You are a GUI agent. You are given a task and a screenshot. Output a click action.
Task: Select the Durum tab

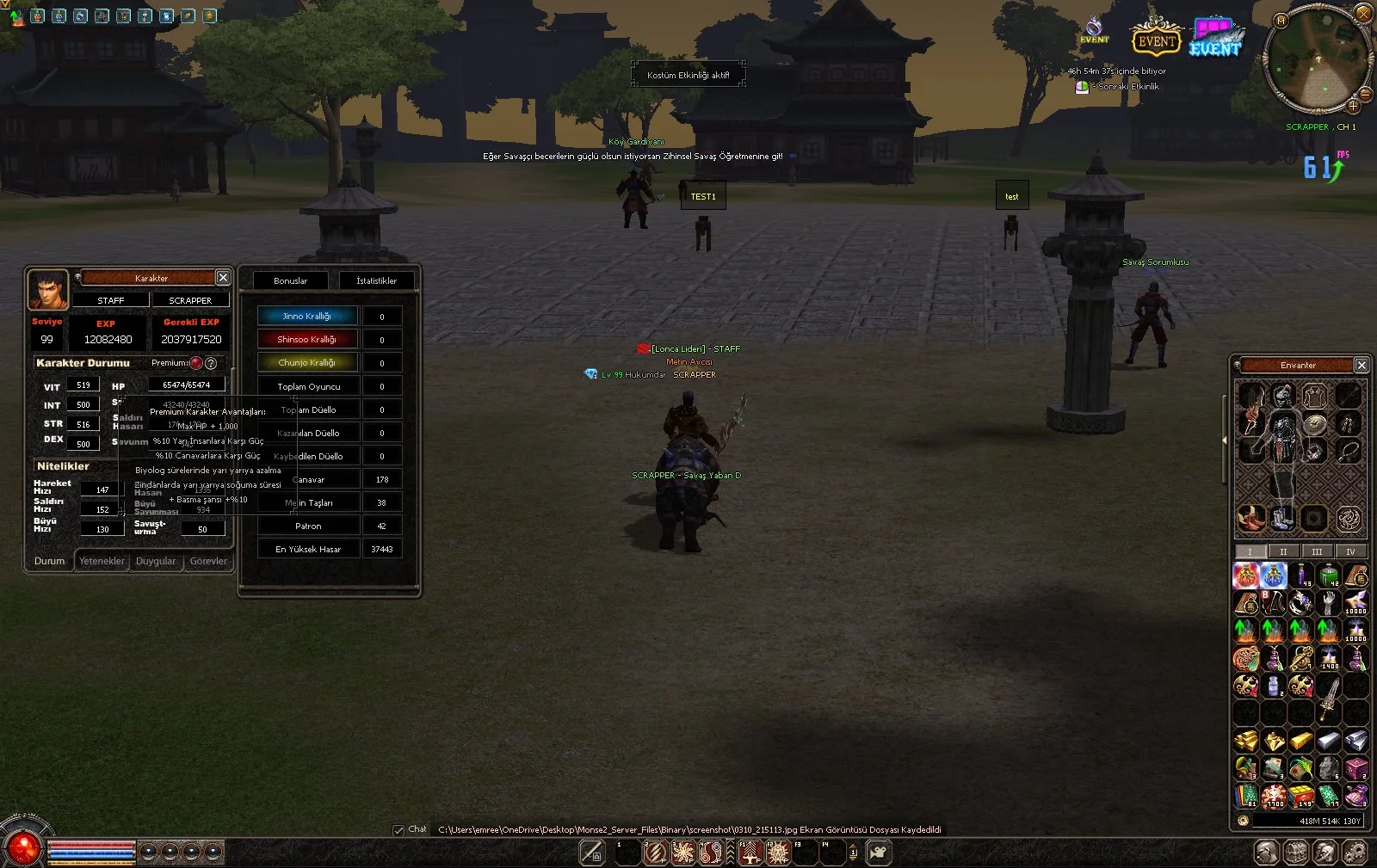[49, 561]
